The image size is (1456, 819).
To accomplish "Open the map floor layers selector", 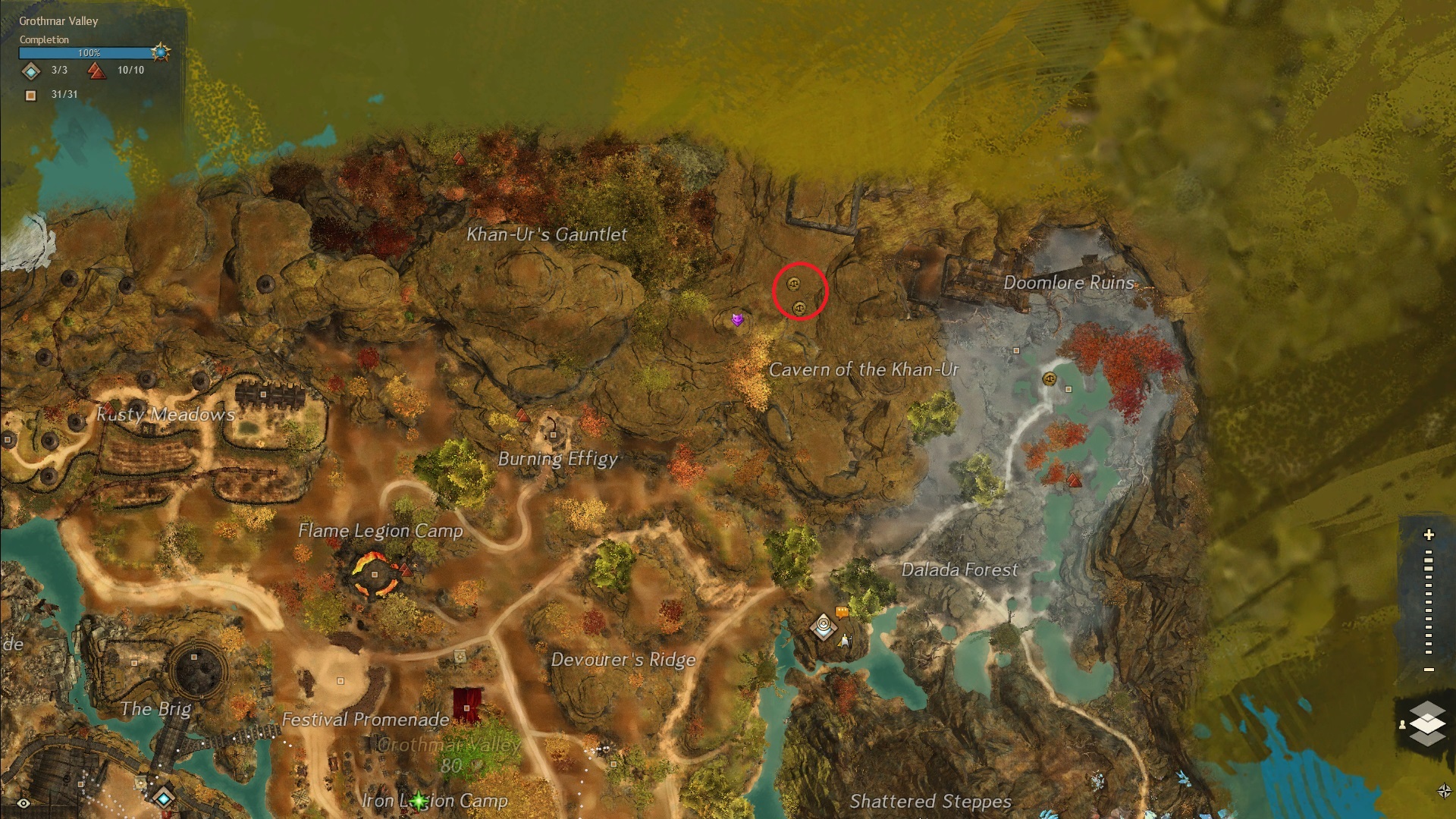I will [1426, 723].
